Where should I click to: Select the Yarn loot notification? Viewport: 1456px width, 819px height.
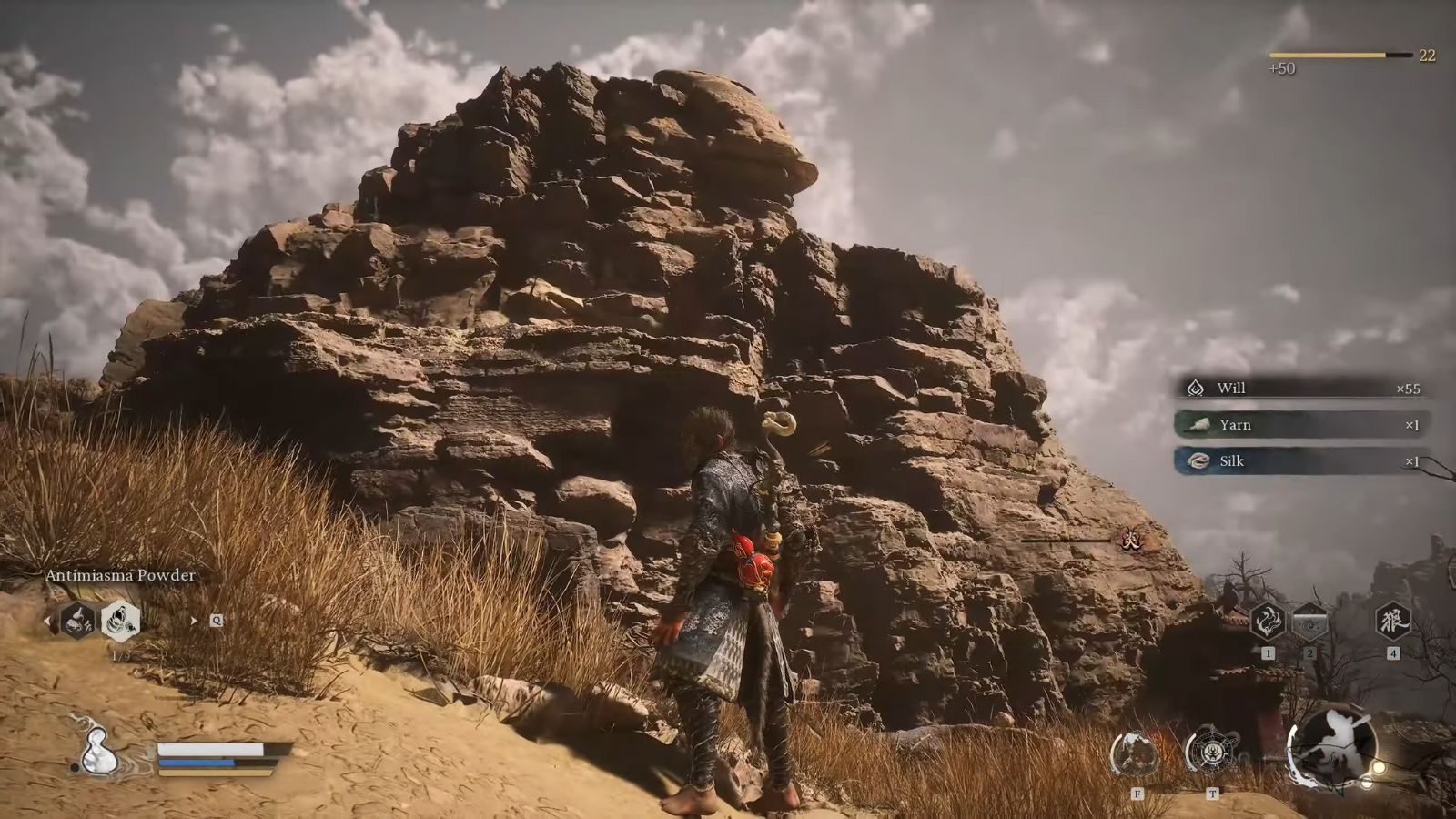[x=1301, y=425]
